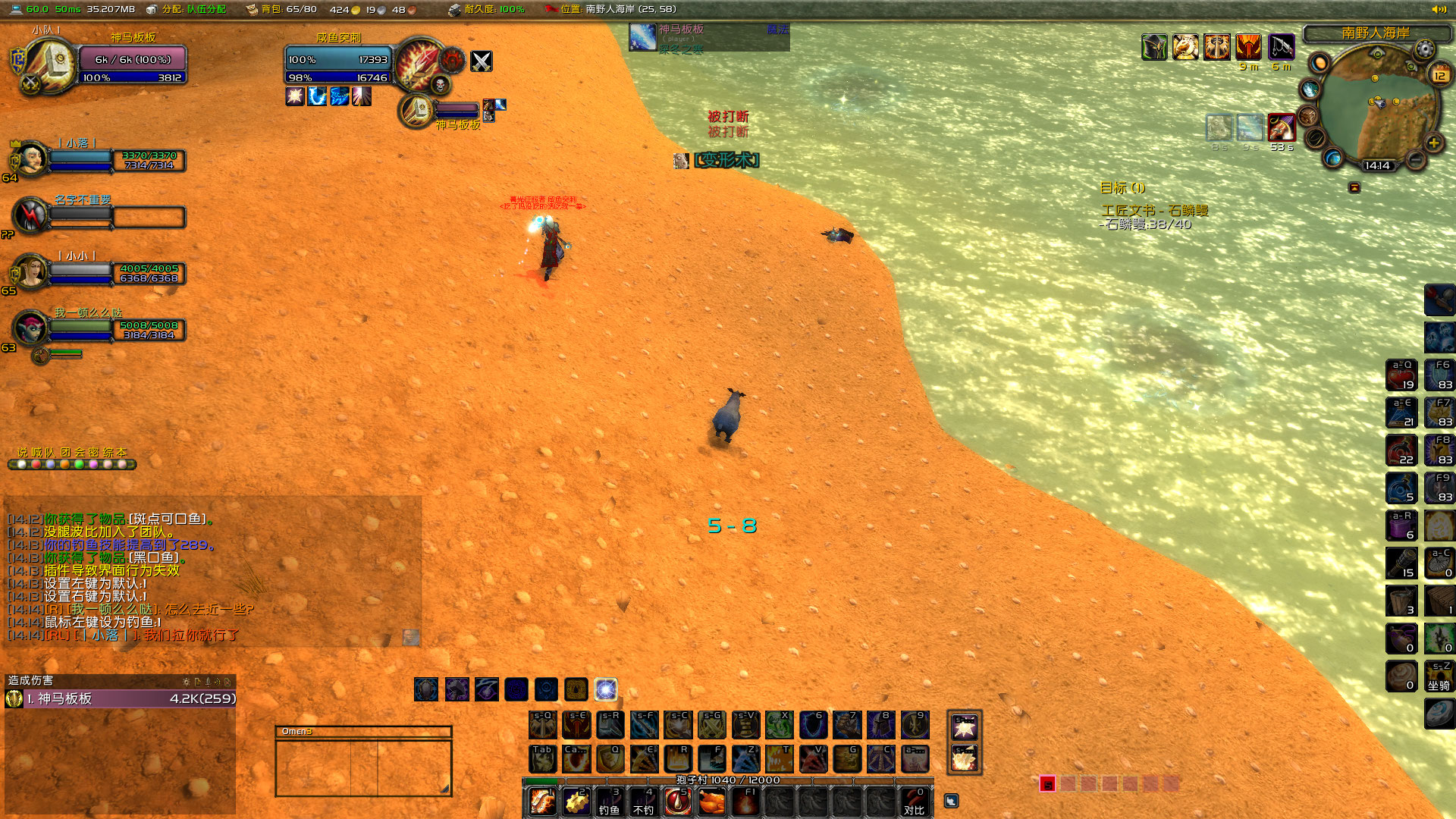Switch to the 综 combined chat tab
This screenshot has width=1456, height=819.
coord(110,452)
